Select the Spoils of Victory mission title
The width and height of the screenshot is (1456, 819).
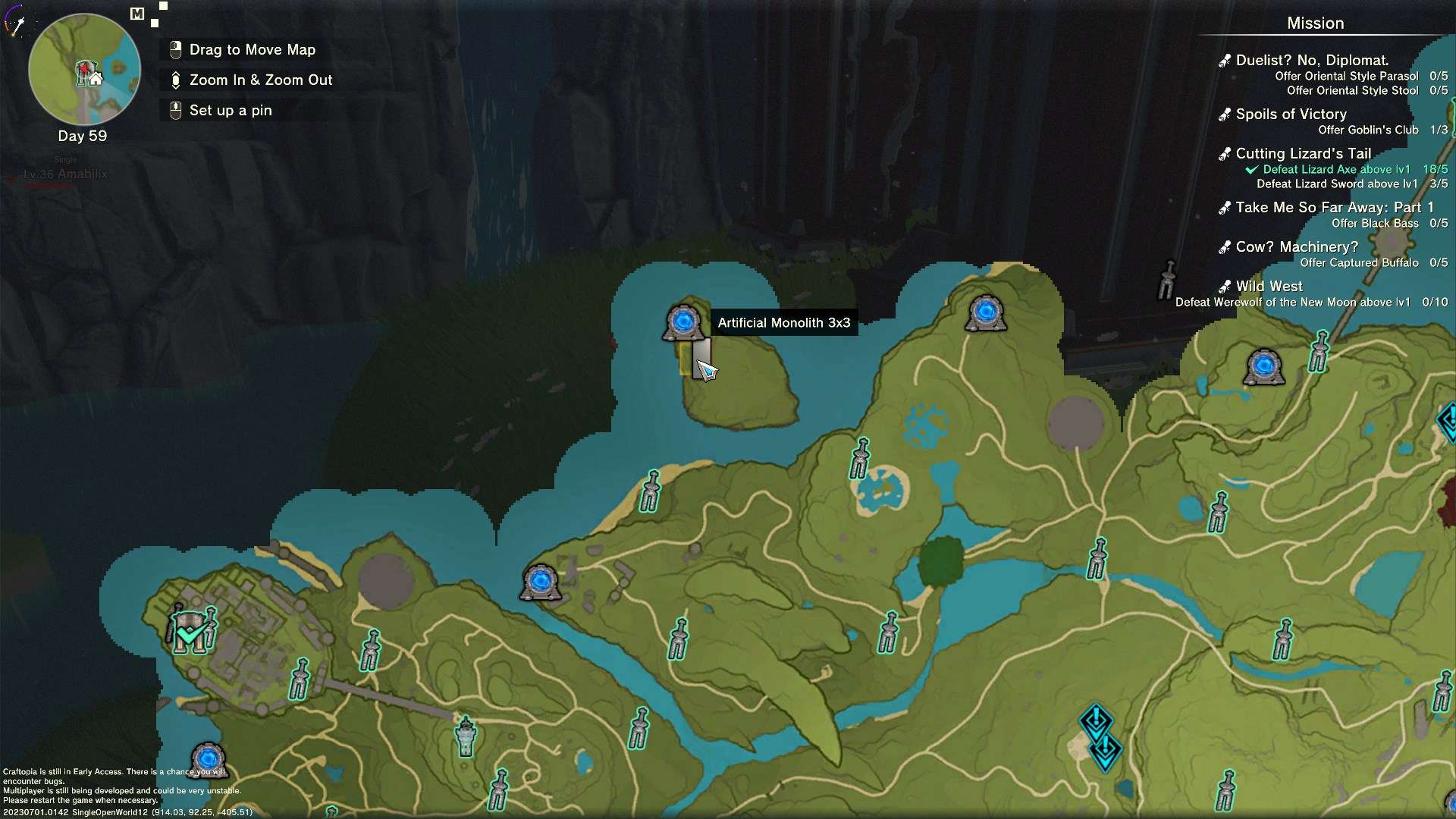point(1290,115)
